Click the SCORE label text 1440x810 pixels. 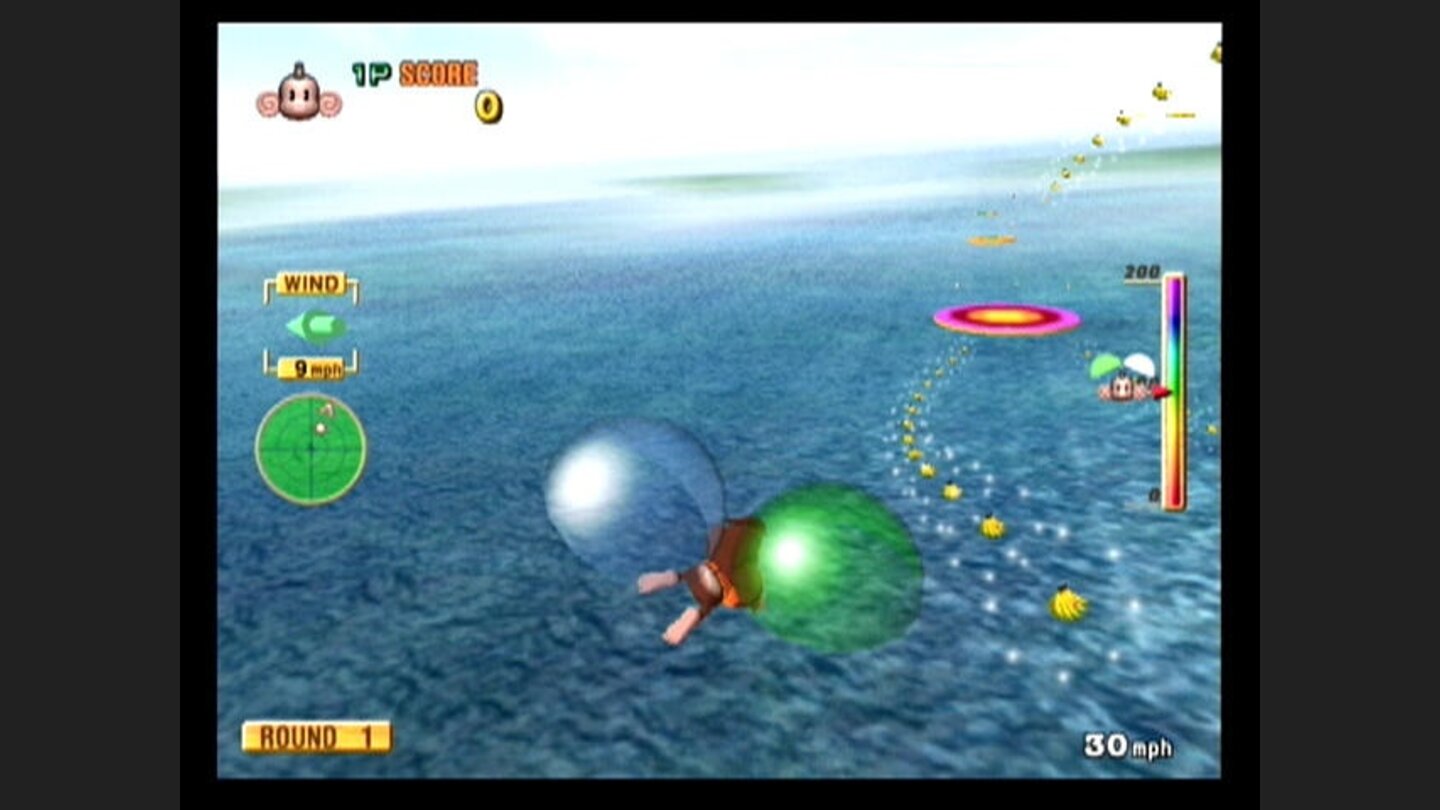point(437,74)
